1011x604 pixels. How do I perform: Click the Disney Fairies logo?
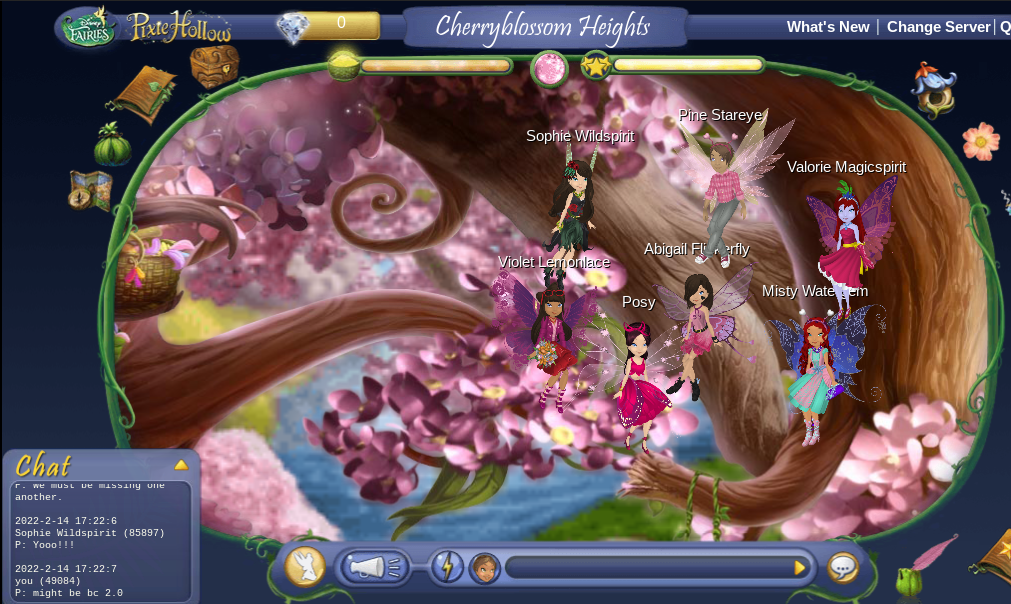90,27
